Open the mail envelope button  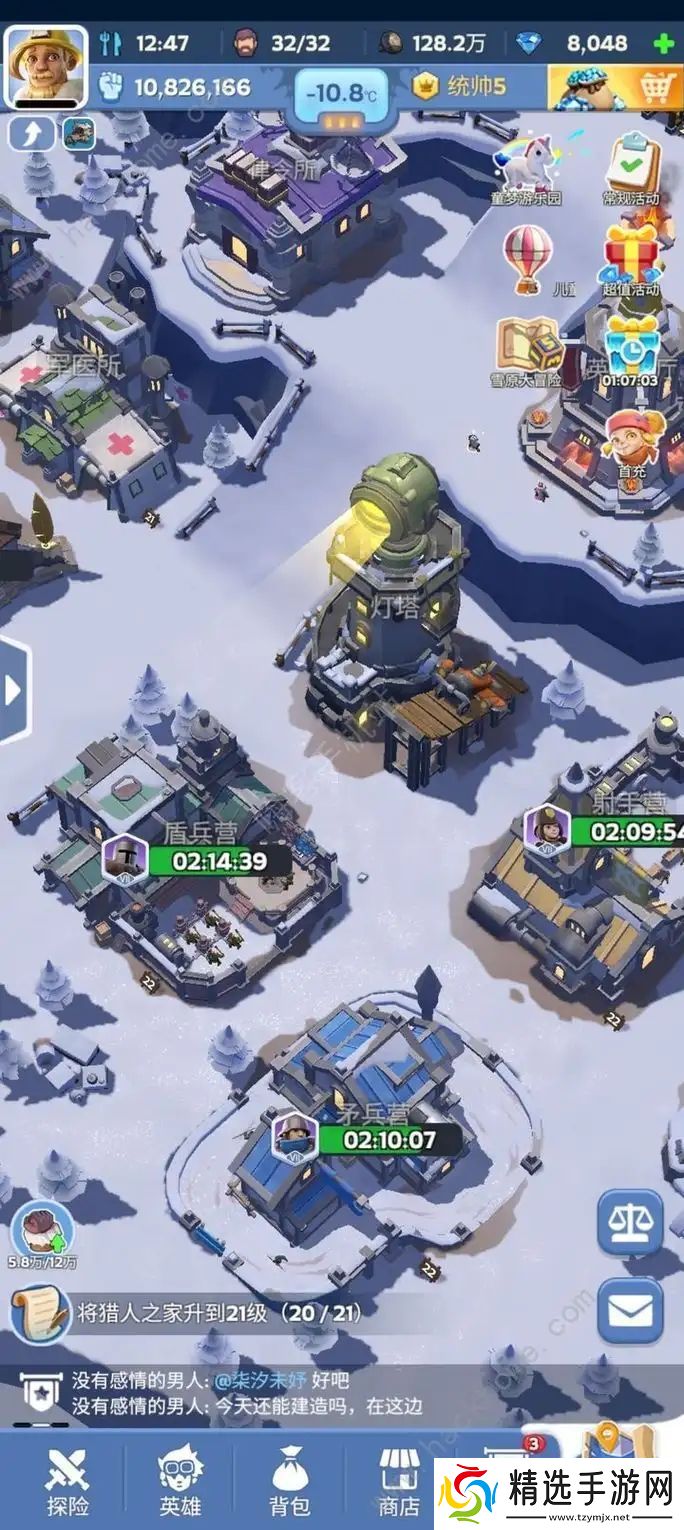coord(630,1310)
